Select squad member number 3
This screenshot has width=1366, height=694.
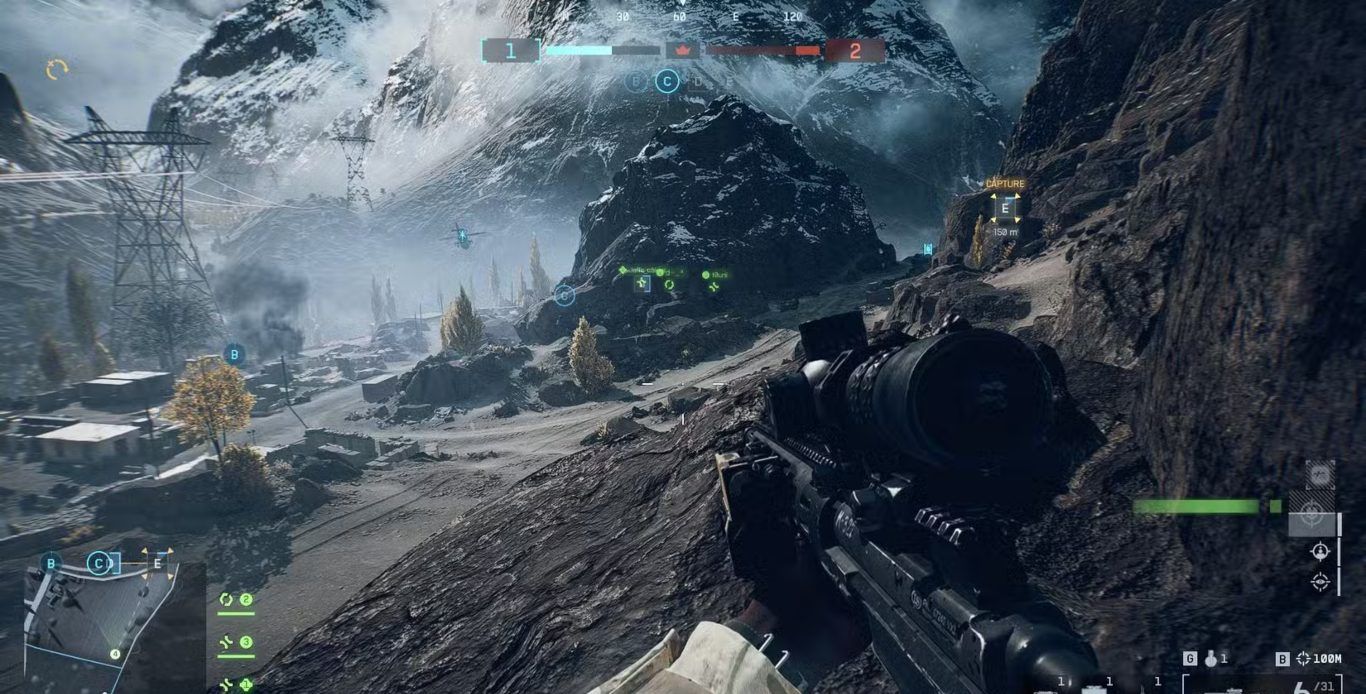(x=235, y=643)
